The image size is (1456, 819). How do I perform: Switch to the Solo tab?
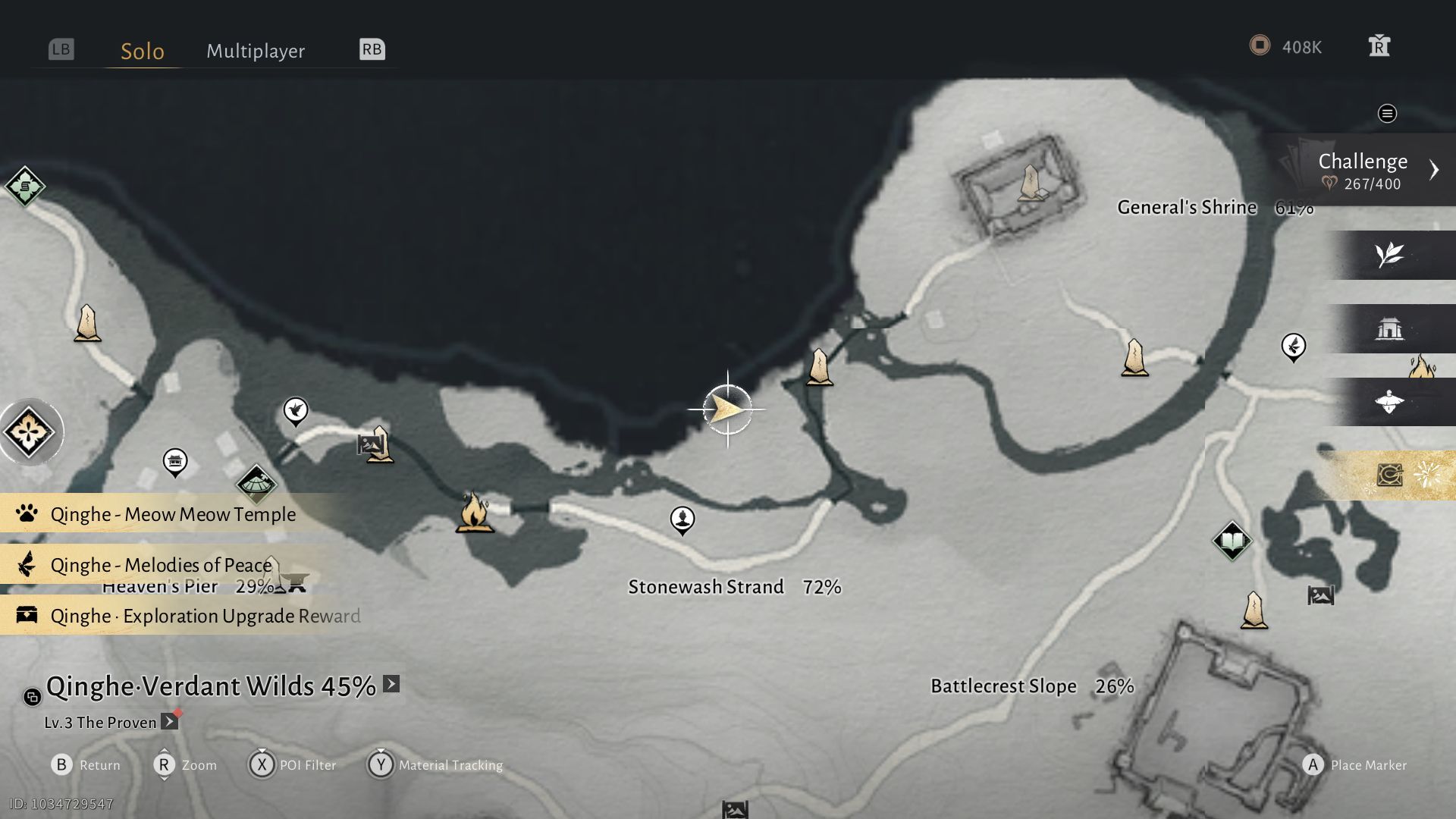[143, 51]
